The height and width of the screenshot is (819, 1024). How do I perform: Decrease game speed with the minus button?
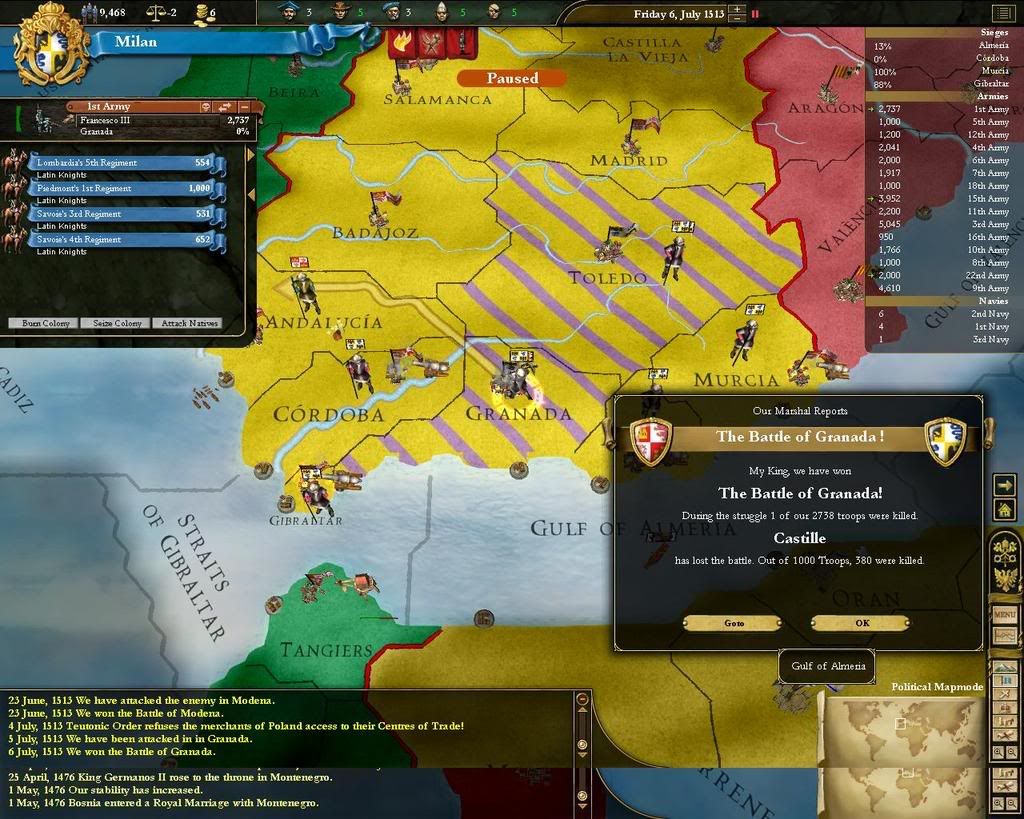click(x=737, y=19)
